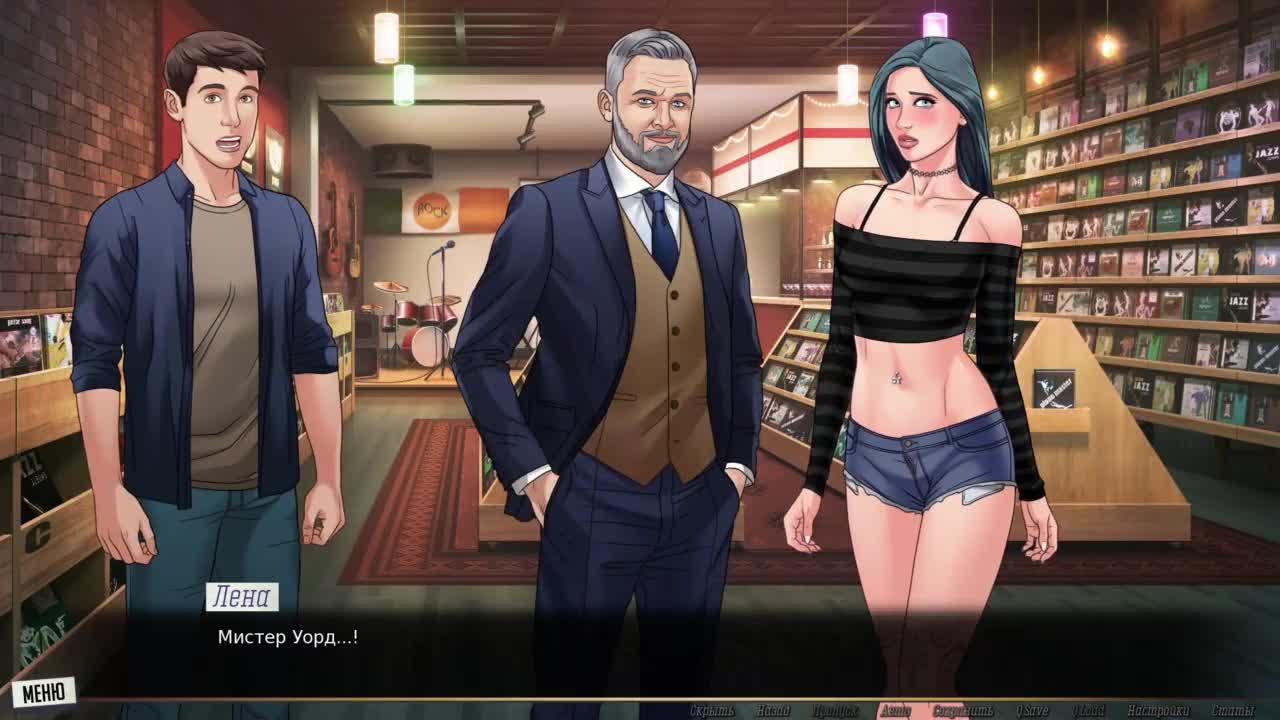Skip dialogue using Пропуск

(836, 711)
